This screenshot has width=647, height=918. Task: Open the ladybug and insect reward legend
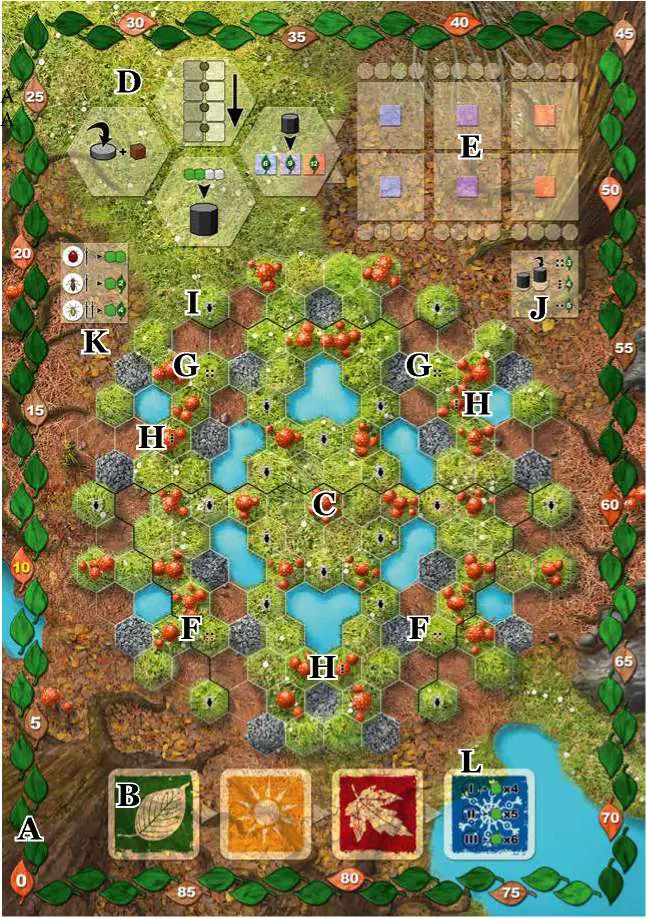[95, 283]
